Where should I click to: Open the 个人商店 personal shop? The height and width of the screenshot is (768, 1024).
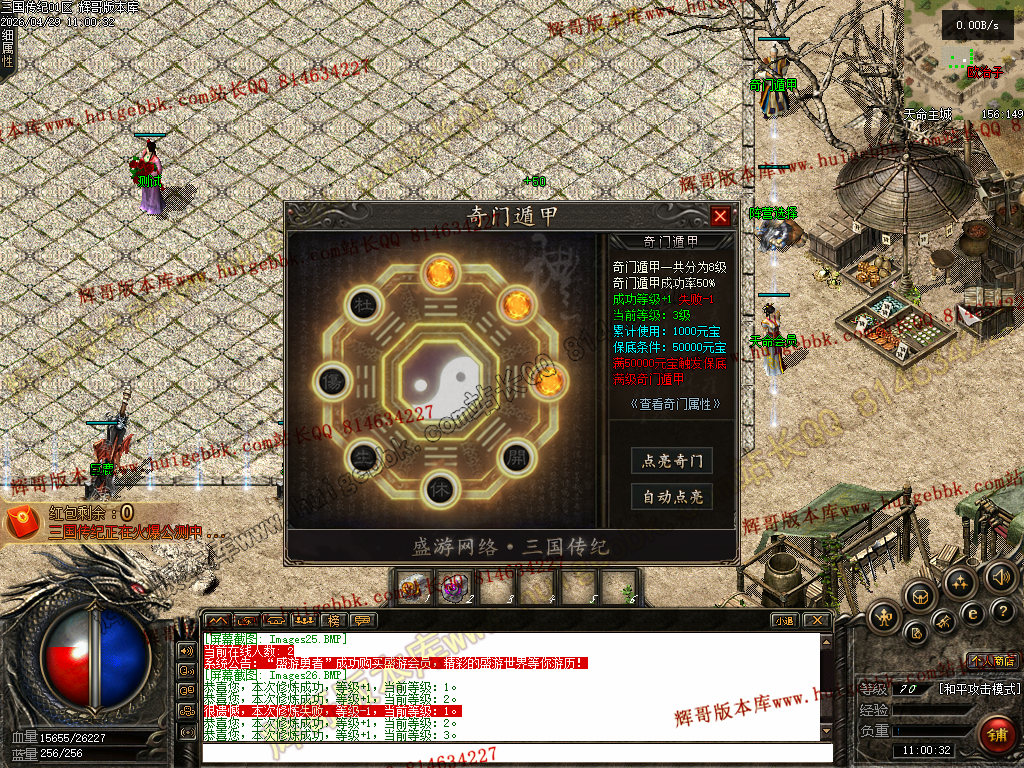point(992,661)
